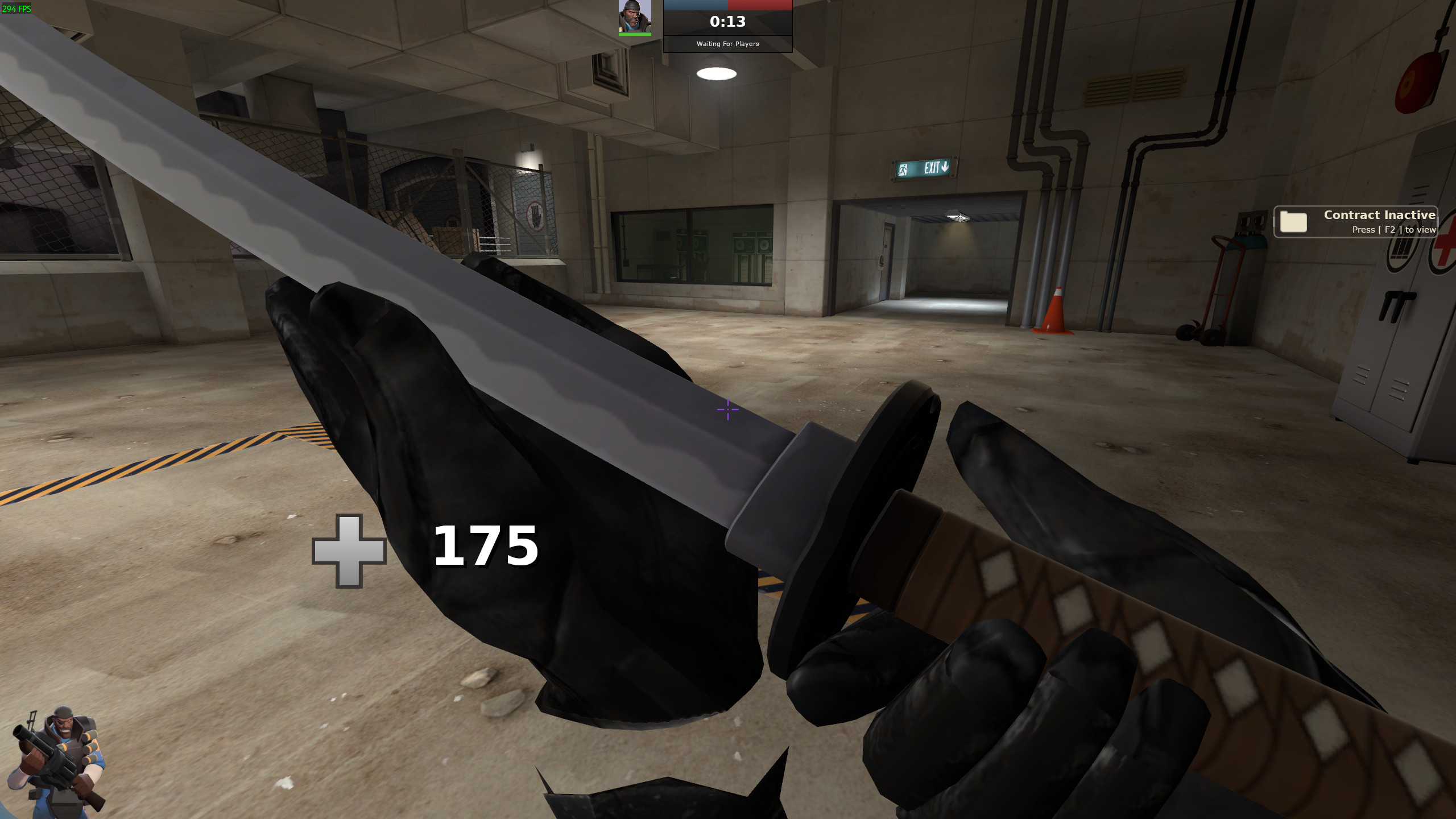The height and width of the screenshot is (819, 1456).
Task: Click the round timer showing 0:13
Action: point(728,22)
